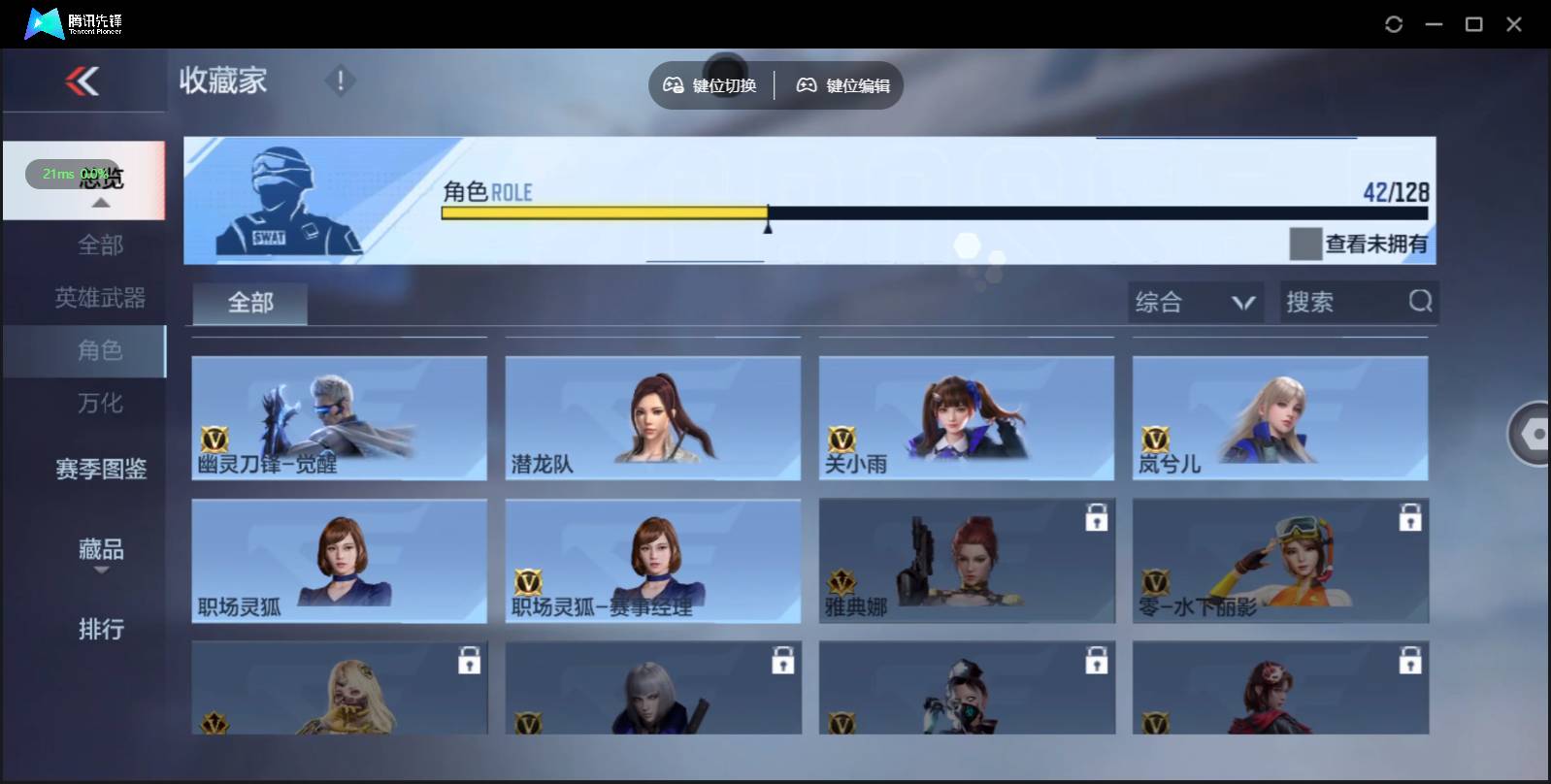Image resolution: width=1551 pixels, height=784 pixels.
Task: Select 英雄武器 in the left panel
Action: 100,298
